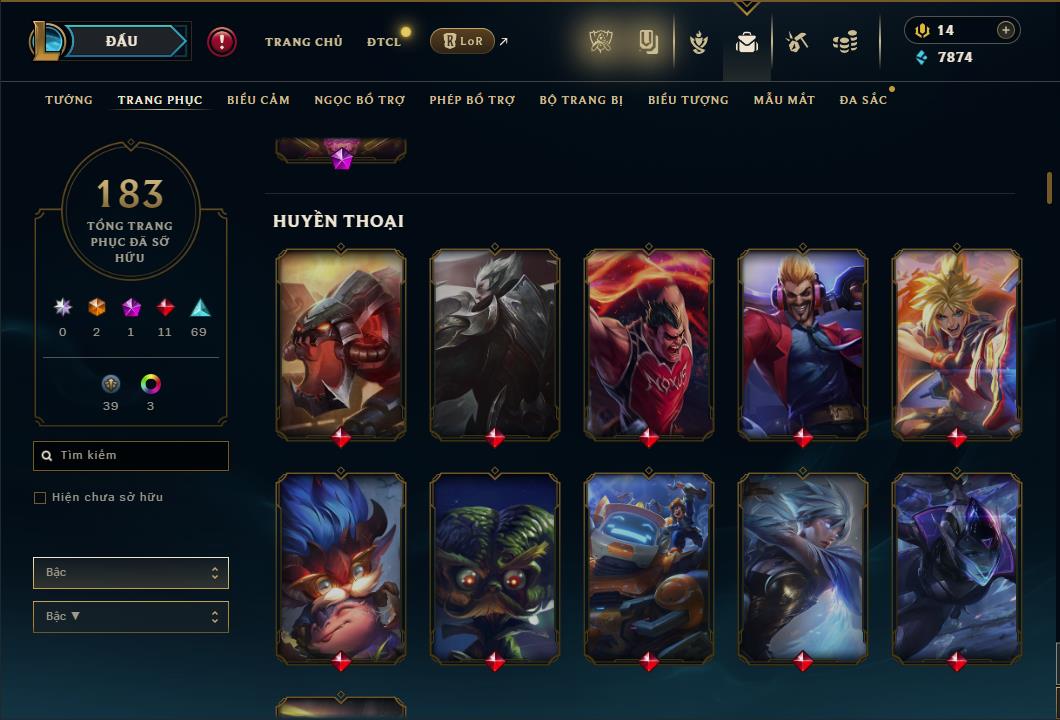The height and width of the screenshot is (720, 1060).
Task: Switch to the TƯỚNG tab
Action: (x=69, y=100)
